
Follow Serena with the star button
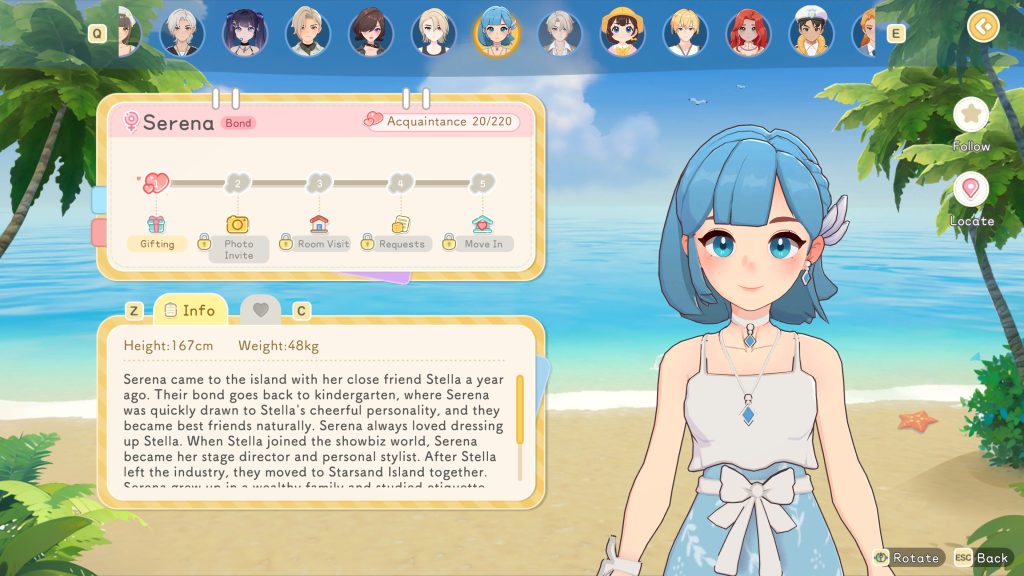(x=970, y=115)
